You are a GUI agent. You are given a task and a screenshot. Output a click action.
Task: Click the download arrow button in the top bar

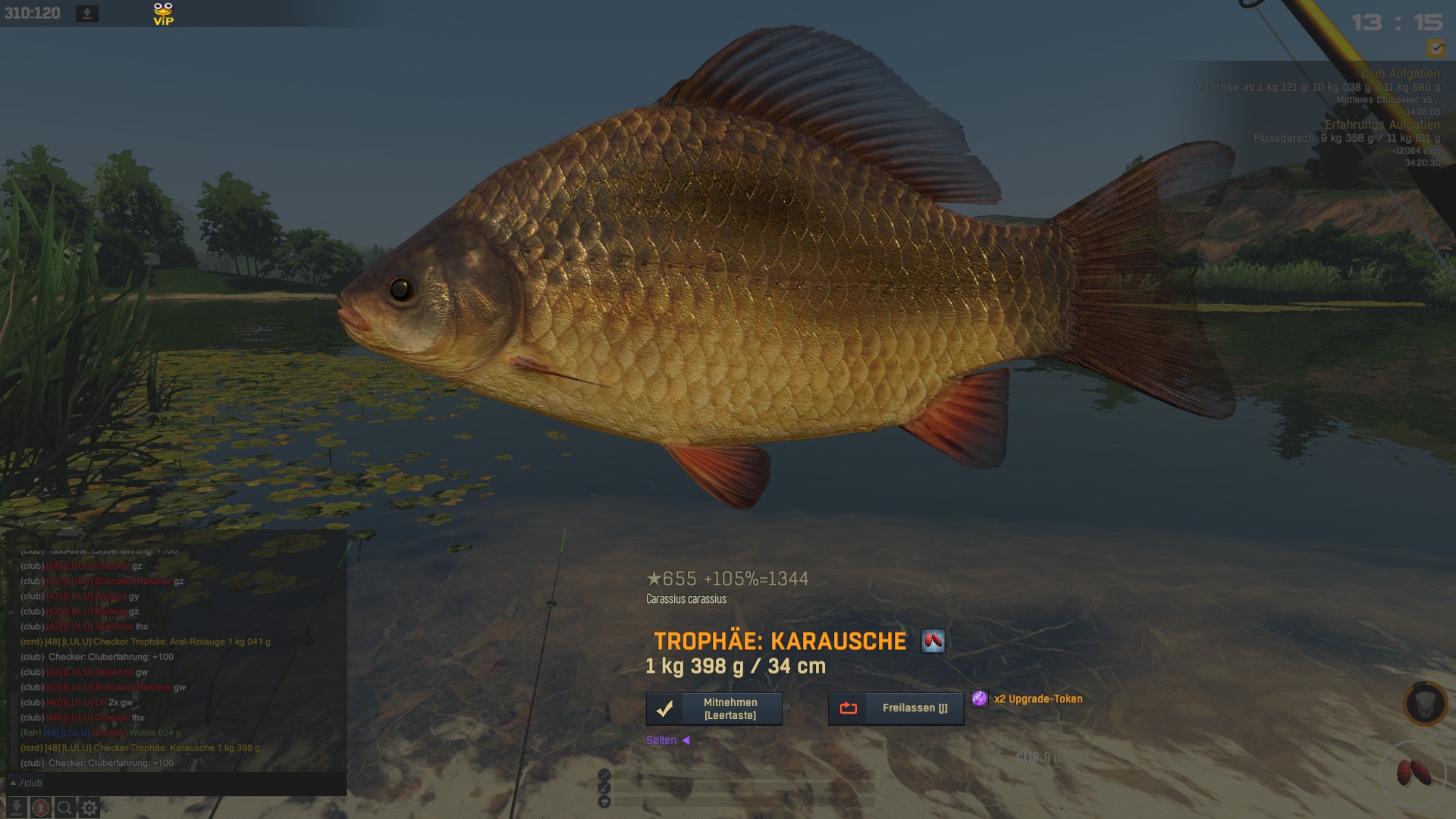coord(87,14)
